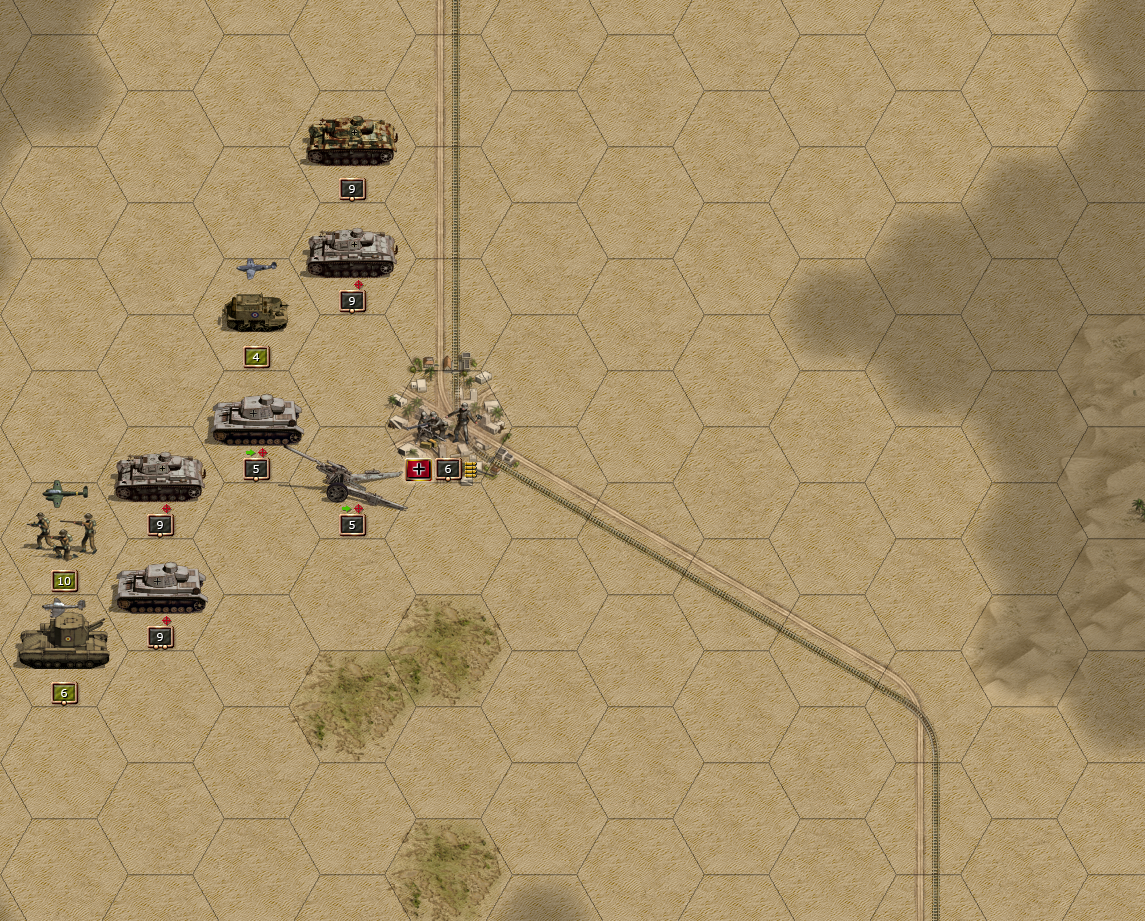
Task: Select the British tank with strength 6
Action: click(x=64, y=640)
